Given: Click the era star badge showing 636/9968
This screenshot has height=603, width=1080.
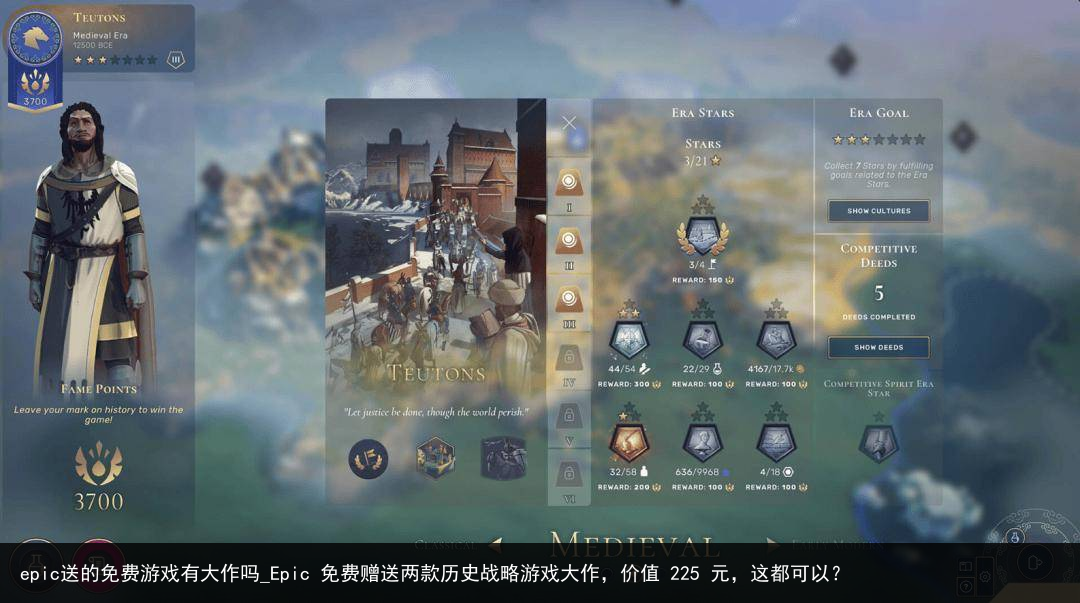Looking at the screenshot, I should click(702, 441).
